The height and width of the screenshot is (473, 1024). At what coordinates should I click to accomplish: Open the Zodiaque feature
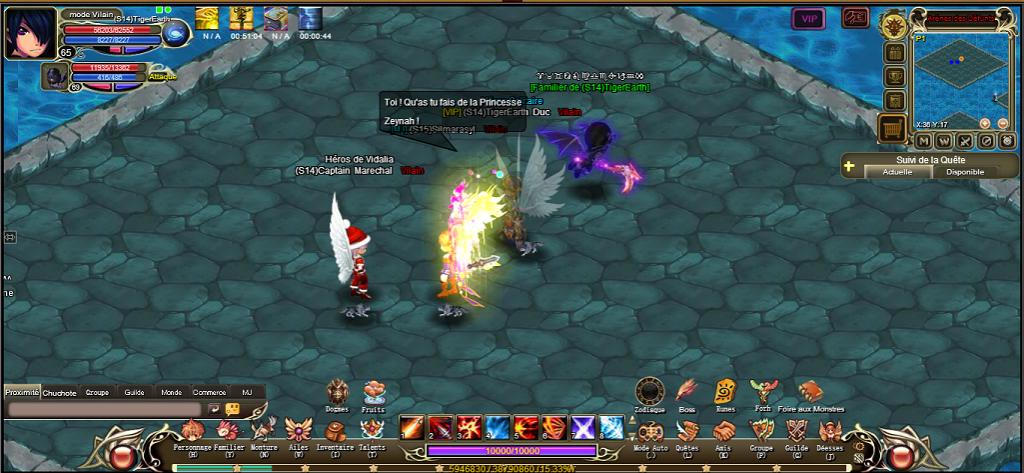(x=649, y=391)
